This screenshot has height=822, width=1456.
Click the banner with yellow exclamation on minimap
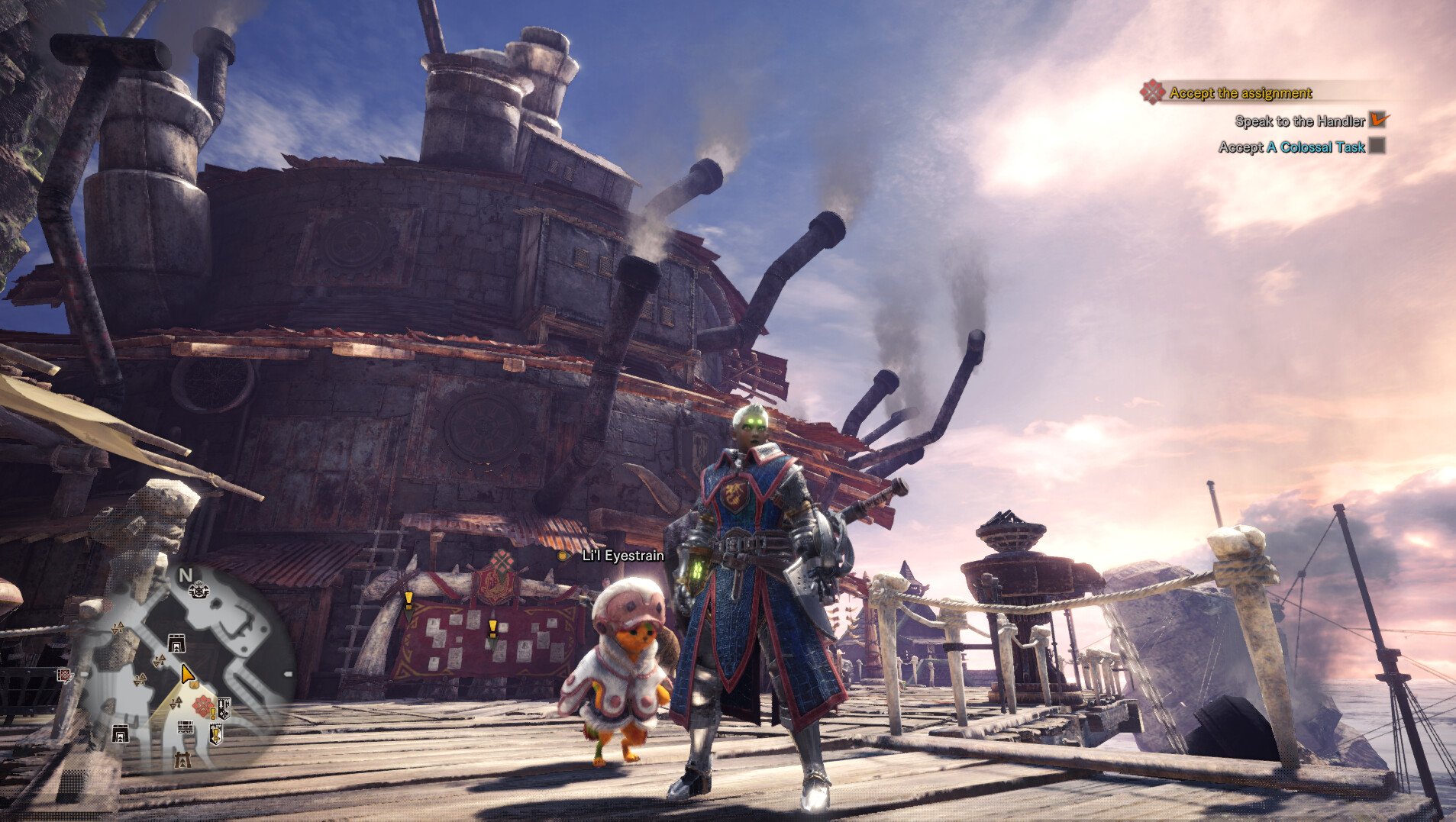pyautogui.click(x=216, y=735)
